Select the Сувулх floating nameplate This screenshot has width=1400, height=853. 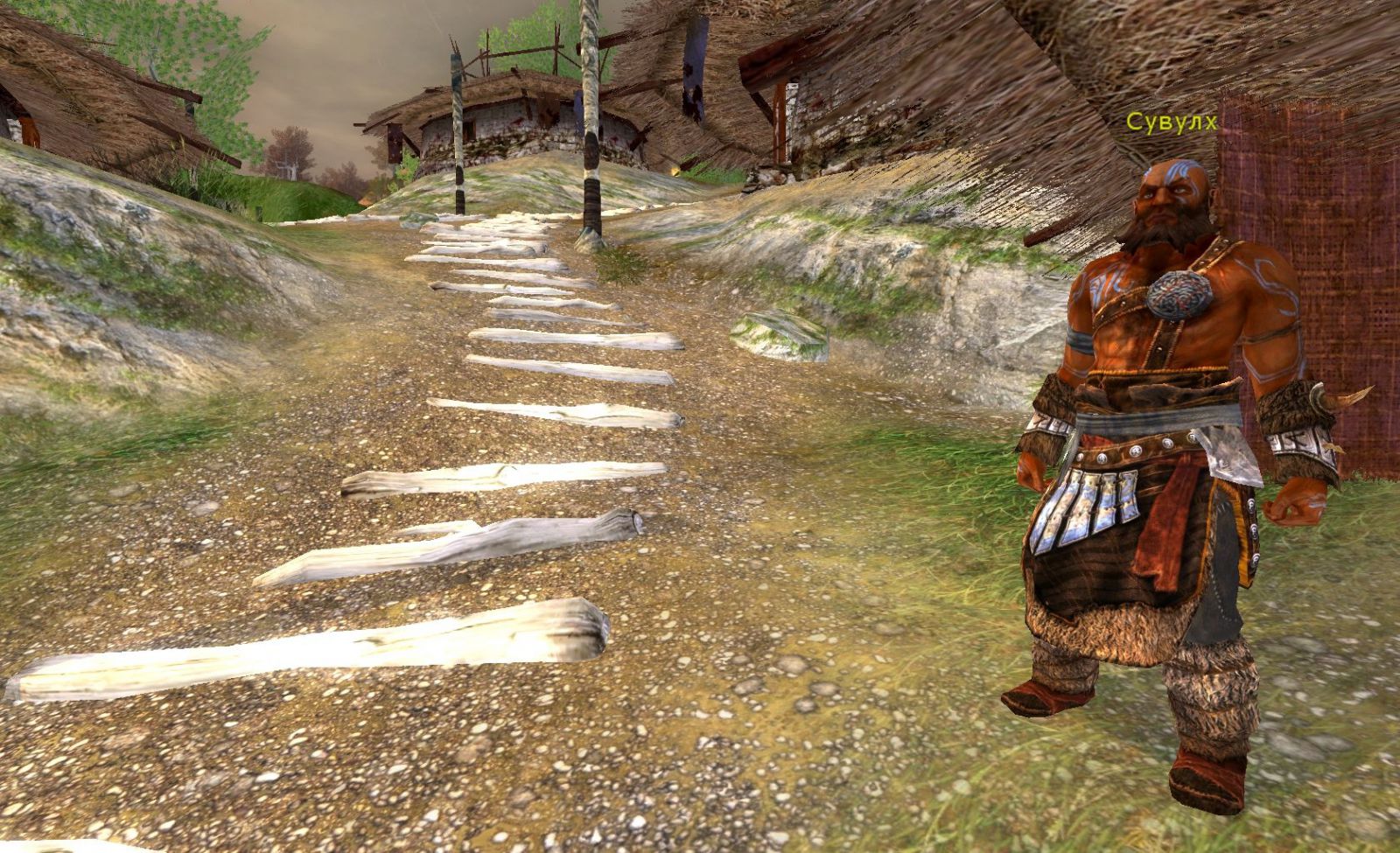point(1171,122)
